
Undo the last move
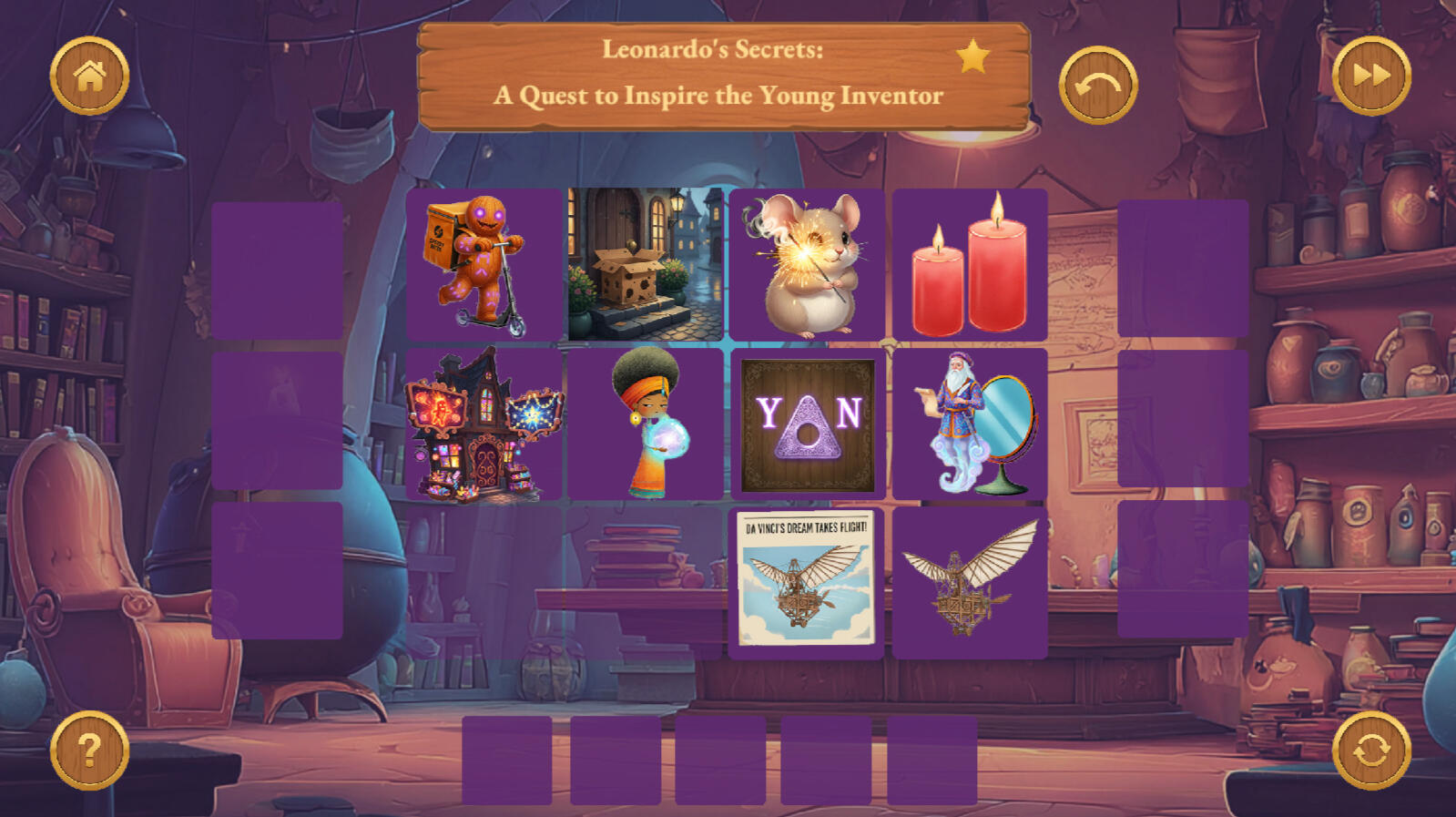click(1098, 86)
